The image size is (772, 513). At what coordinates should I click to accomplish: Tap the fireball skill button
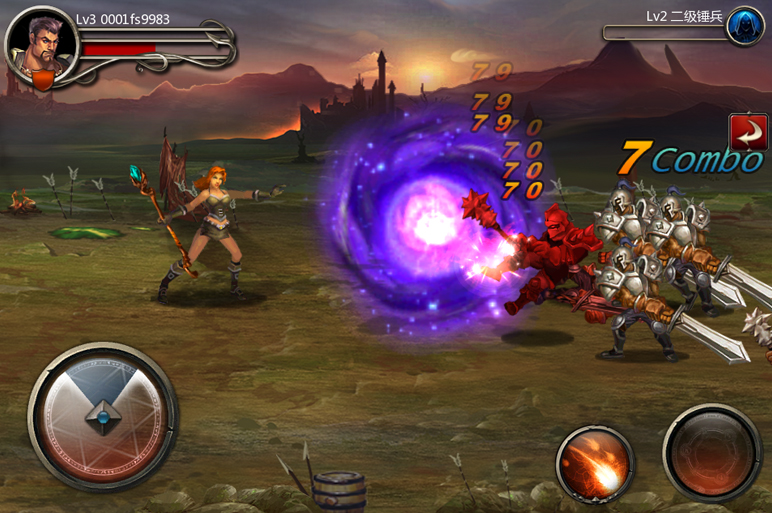tap(594, 463)
